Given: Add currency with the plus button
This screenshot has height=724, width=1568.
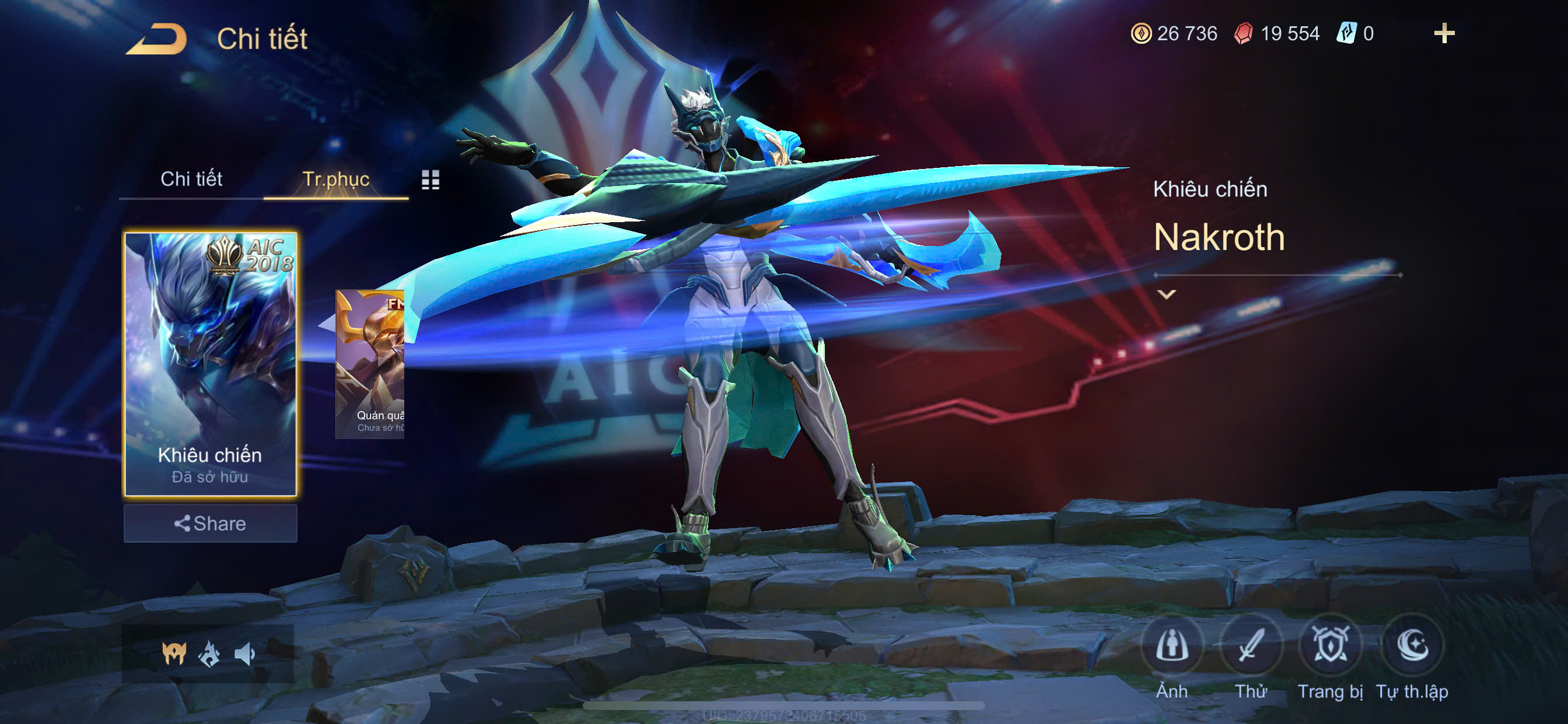Looking at the screenshot, I should (x=1444, y=33).
